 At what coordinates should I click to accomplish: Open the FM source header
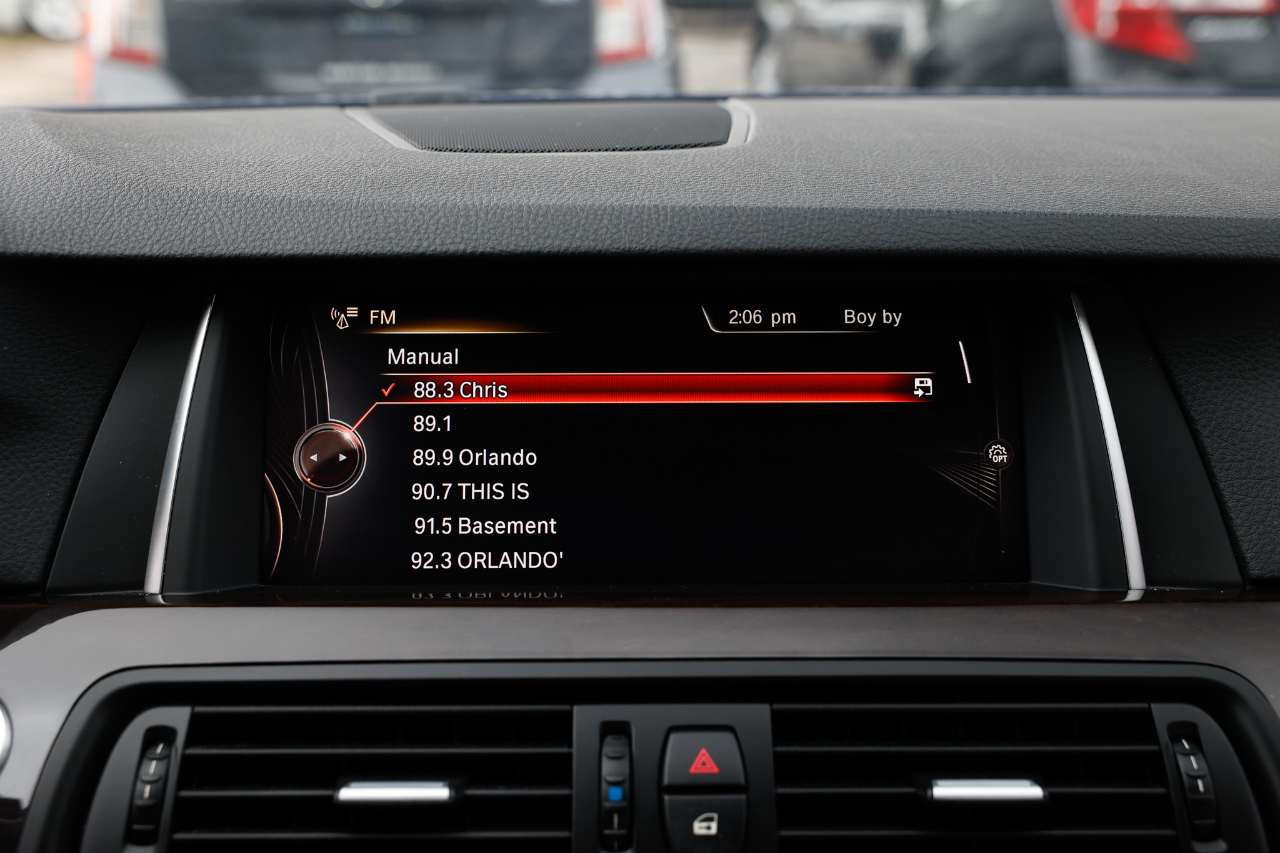coord(381,318)
